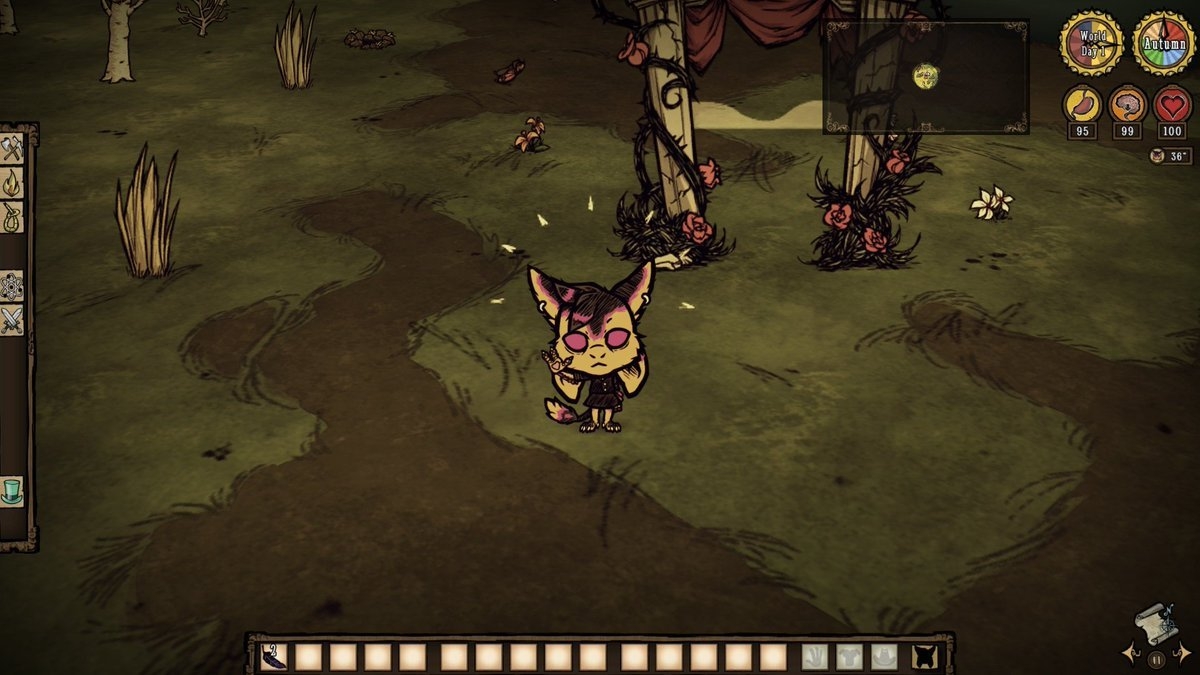Click the body armor equipment slot
Viewport: 1200px width, 675px height.
click(x=850, y=657)
